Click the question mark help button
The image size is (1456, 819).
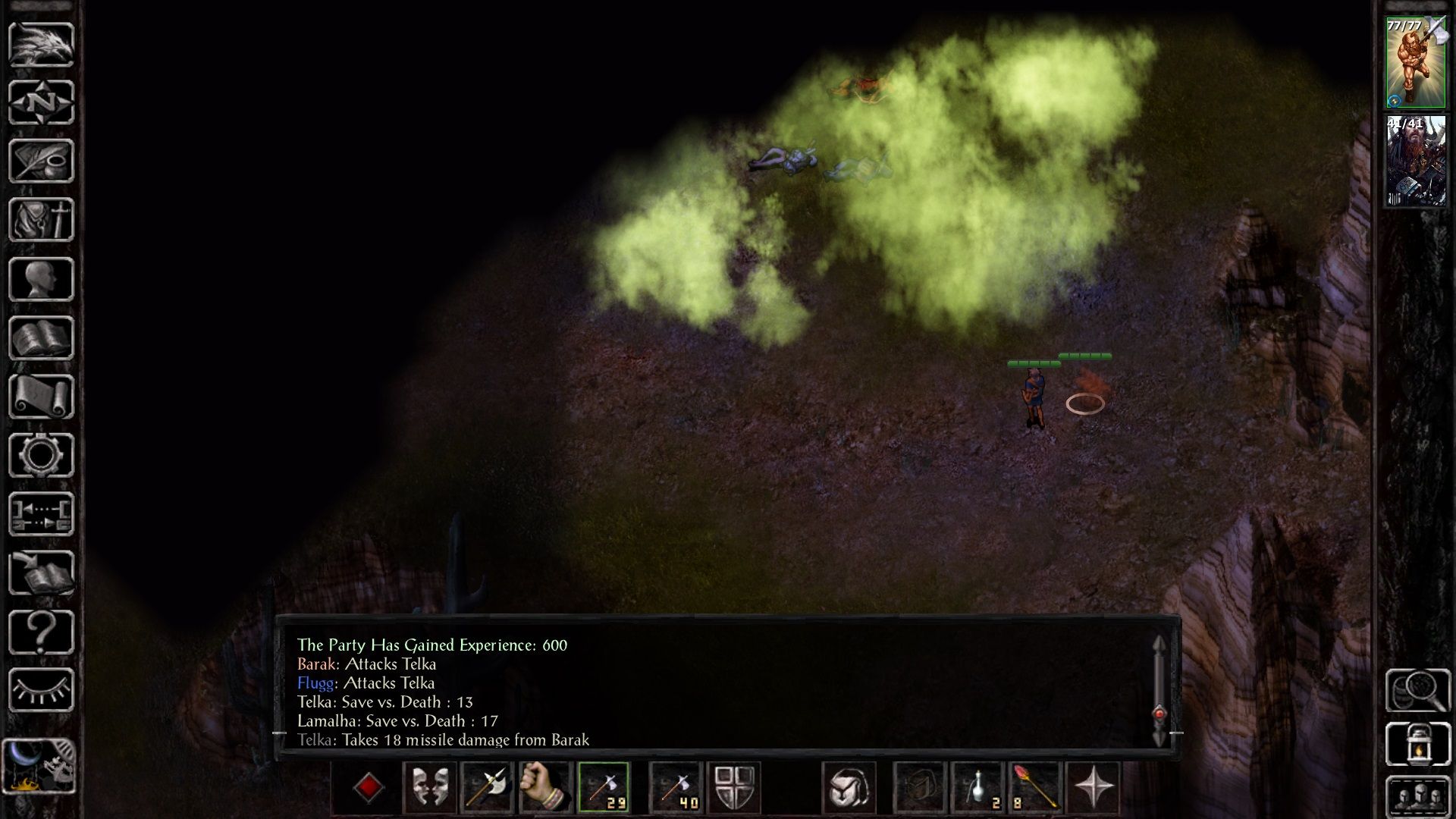click(x=41, y=632)
